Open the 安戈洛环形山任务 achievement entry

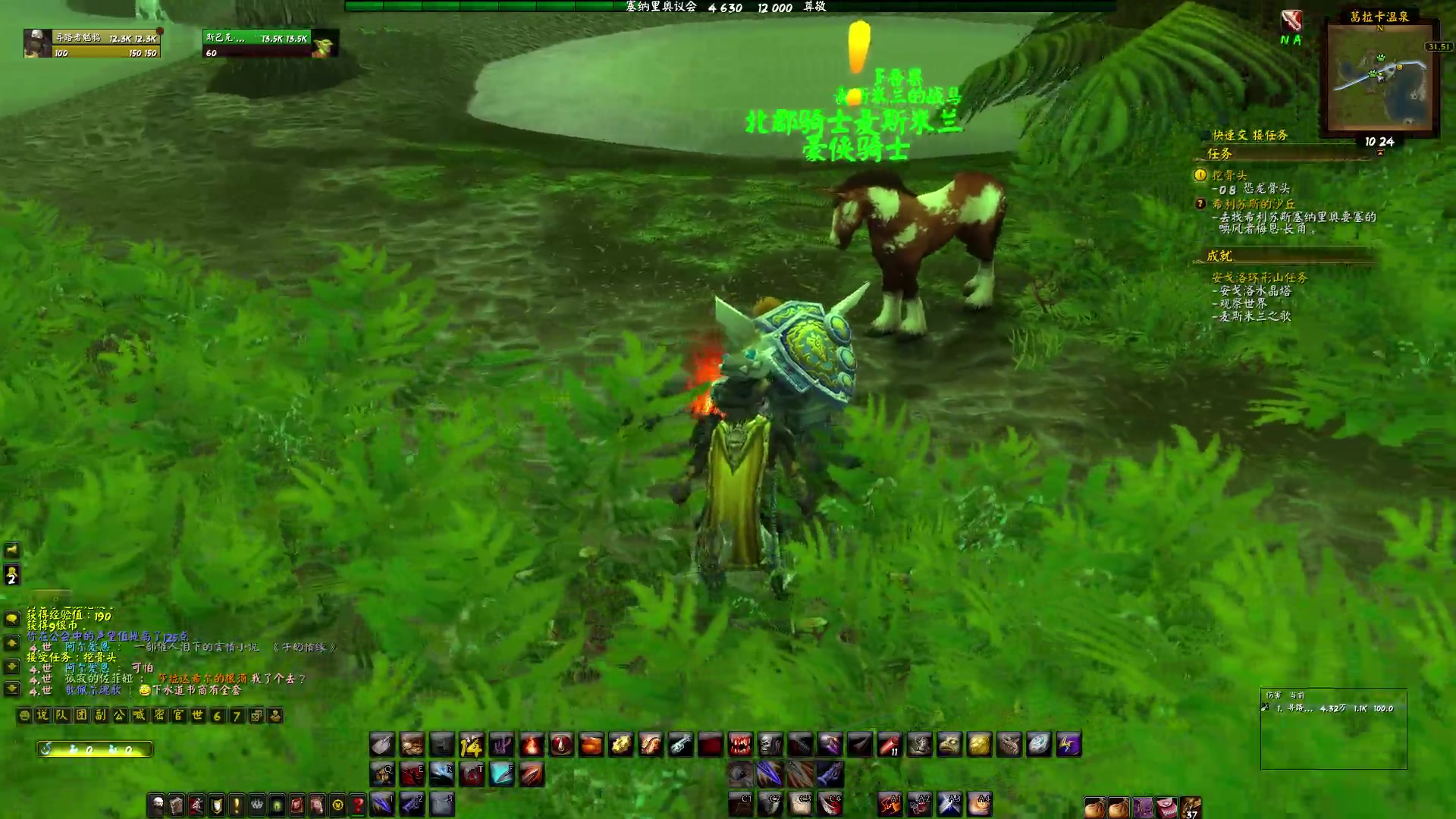[1259, 278]
